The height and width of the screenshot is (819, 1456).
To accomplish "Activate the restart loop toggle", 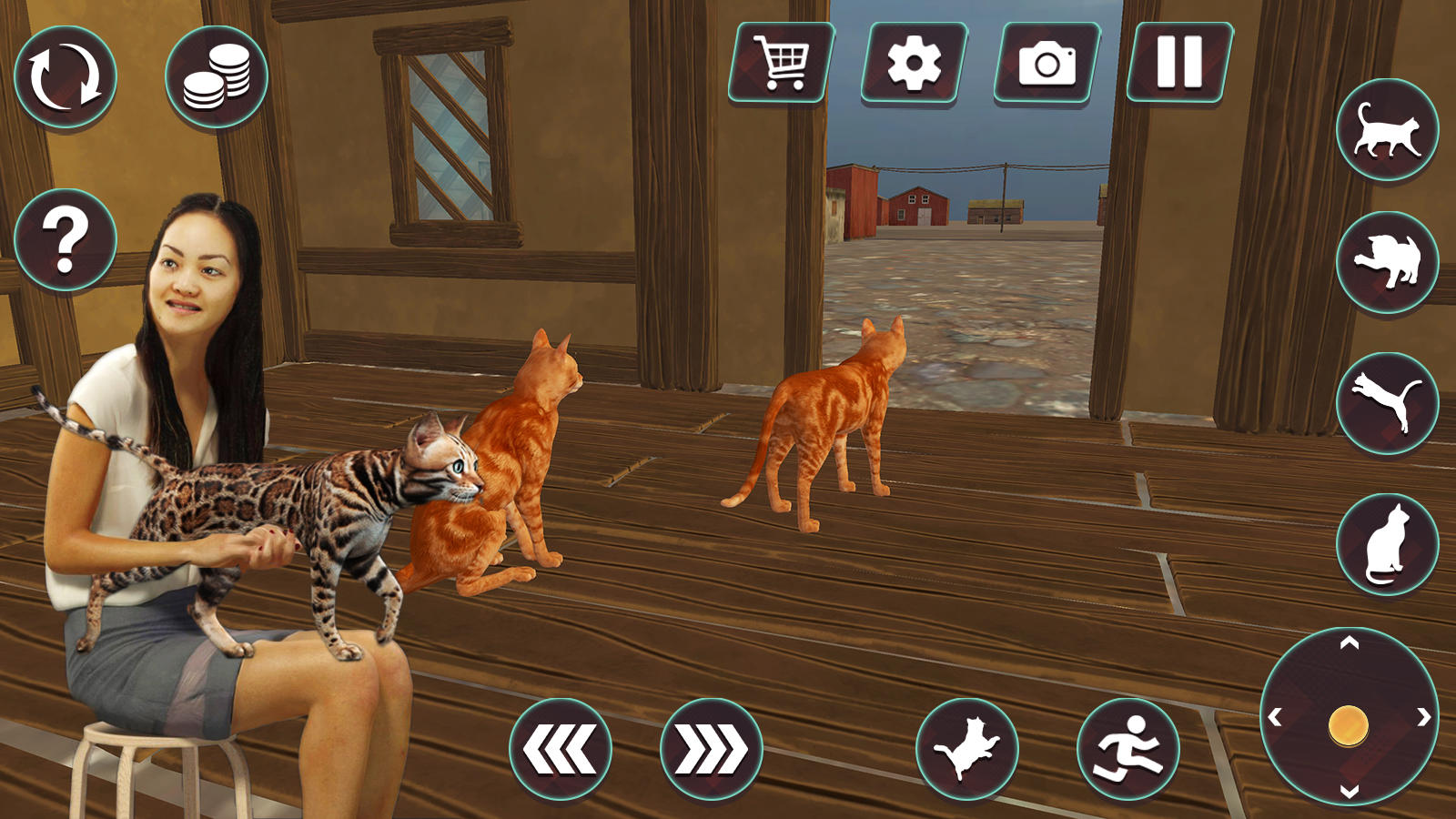I will point(66,75).
